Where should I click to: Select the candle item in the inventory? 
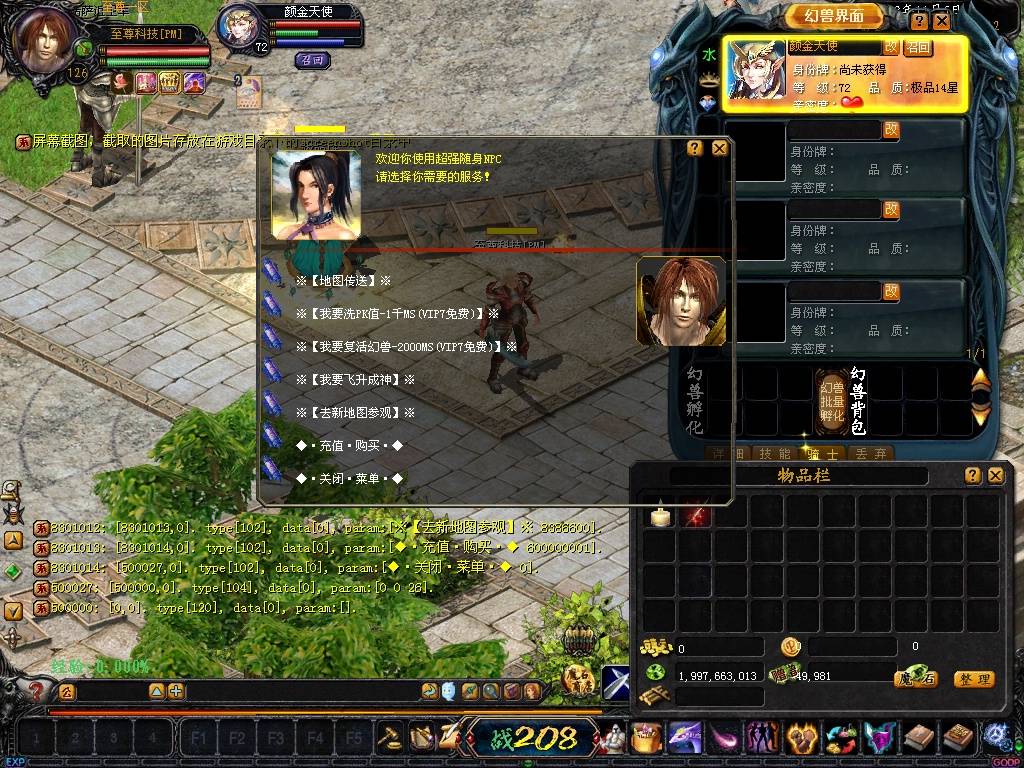pos(659,514)
